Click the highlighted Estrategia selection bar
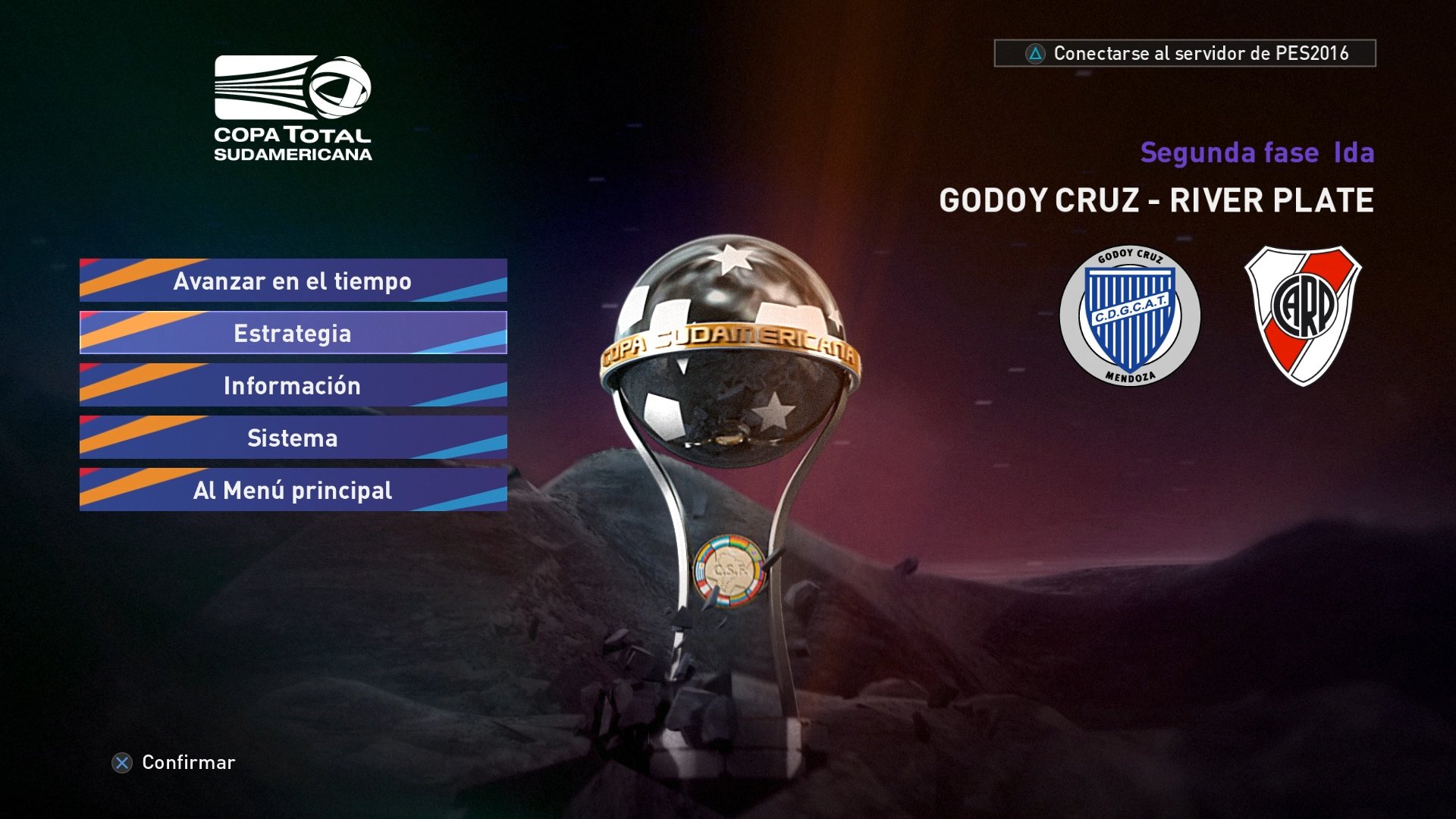The height and width of the screenshot is (819, 1456). coord(293,332)
